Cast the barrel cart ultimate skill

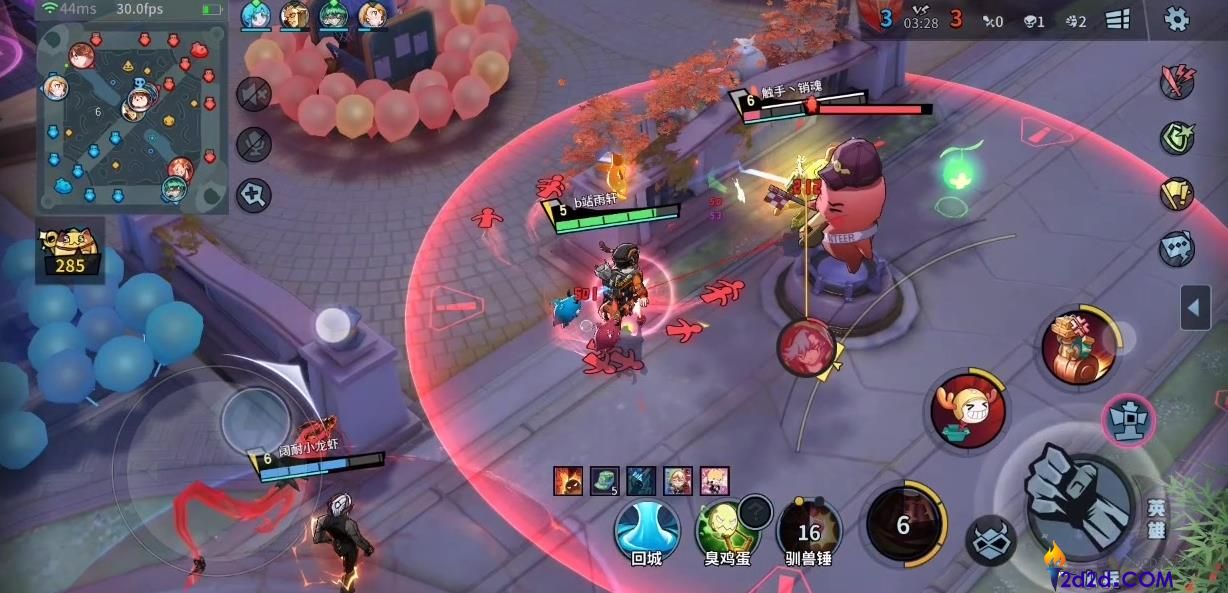point(1079,348)
